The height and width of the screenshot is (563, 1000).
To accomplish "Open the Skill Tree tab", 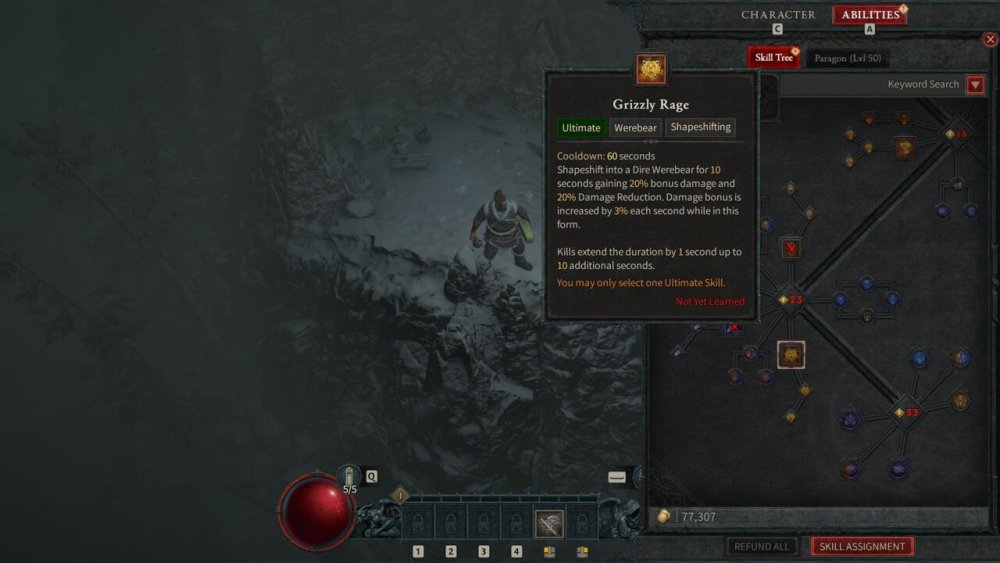I will pyautogui.click(x=771, y=58).
